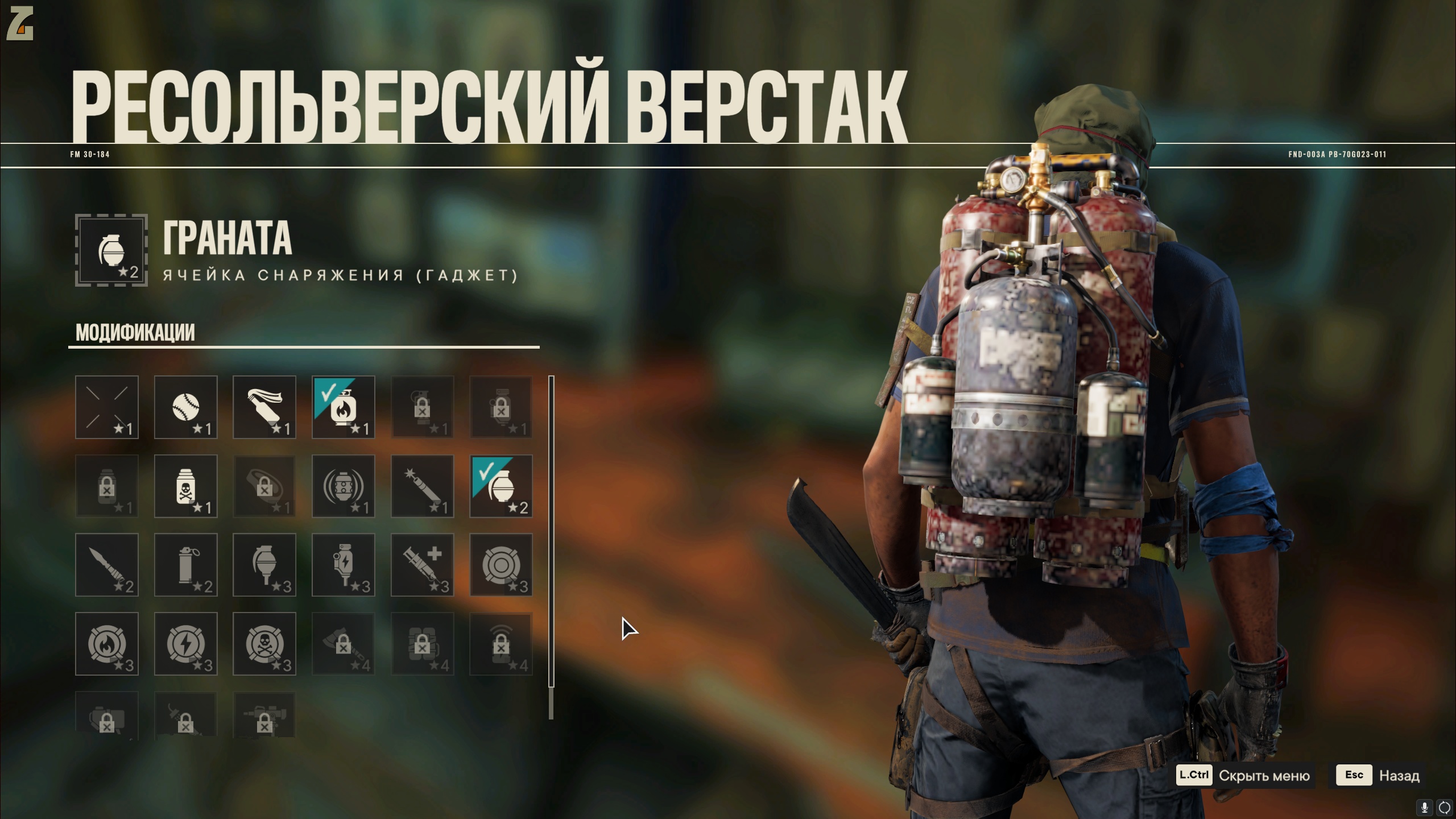The image size is (1456, 819).
Task: Choose the skull poison bottle gadget
Action: pyautogui.click(x=185, y=486)
